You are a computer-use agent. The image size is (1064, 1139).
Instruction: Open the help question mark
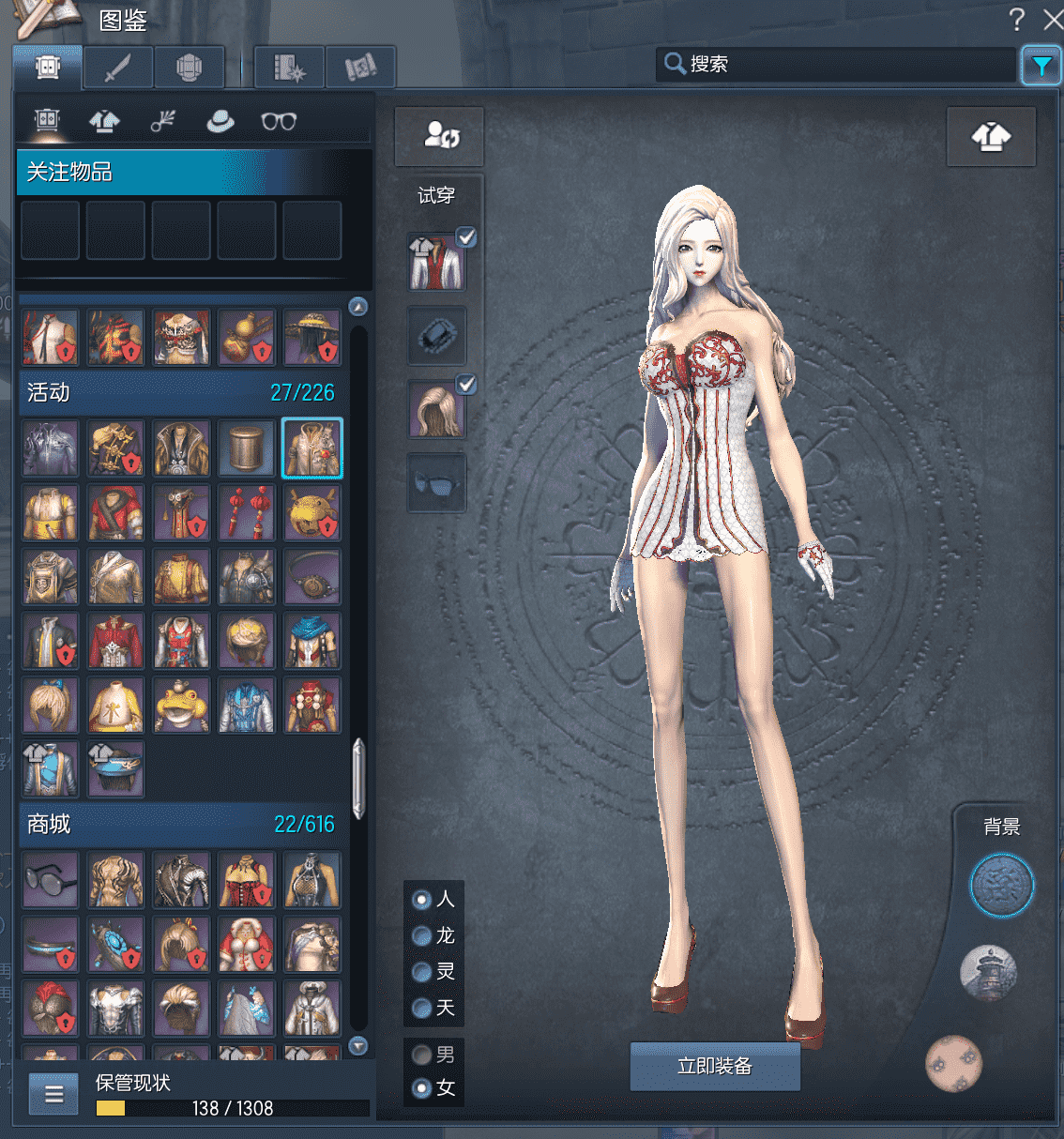pos(1017,20)
